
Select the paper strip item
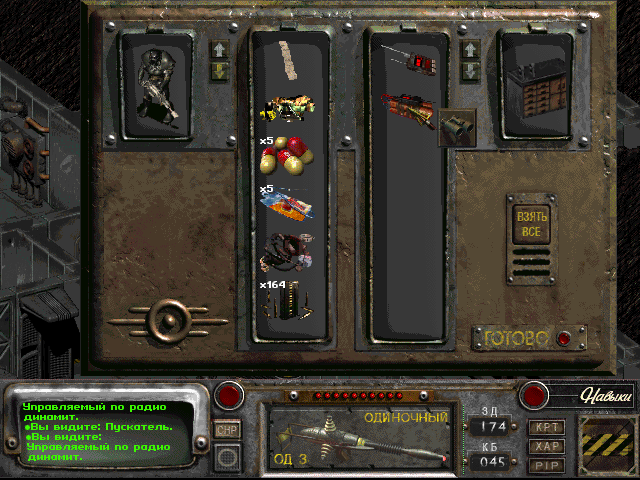(x=288, y=61)
